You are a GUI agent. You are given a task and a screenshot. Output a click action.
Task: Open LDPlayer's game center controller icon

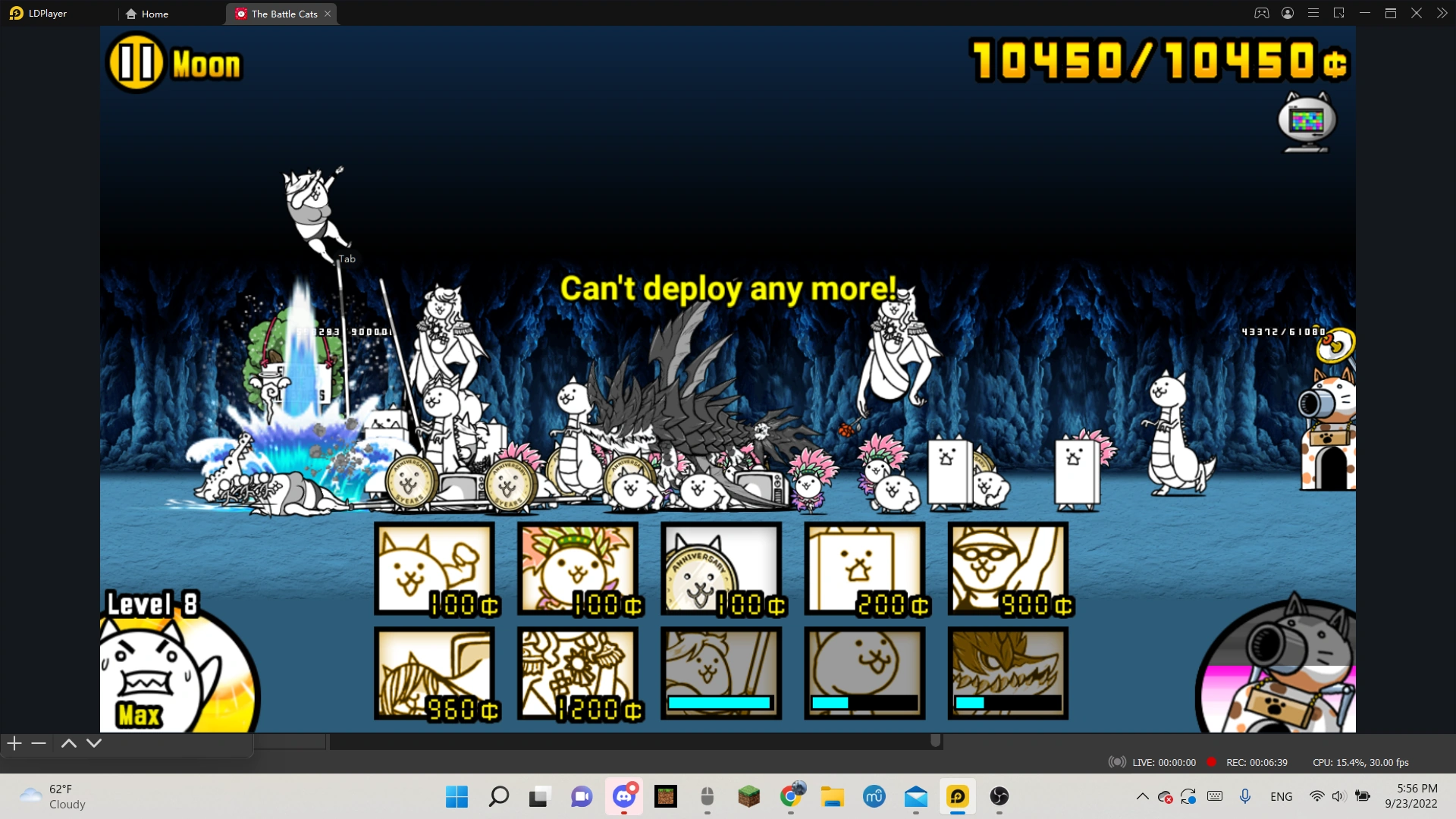pyautogui.click(x=1260, y=13)
